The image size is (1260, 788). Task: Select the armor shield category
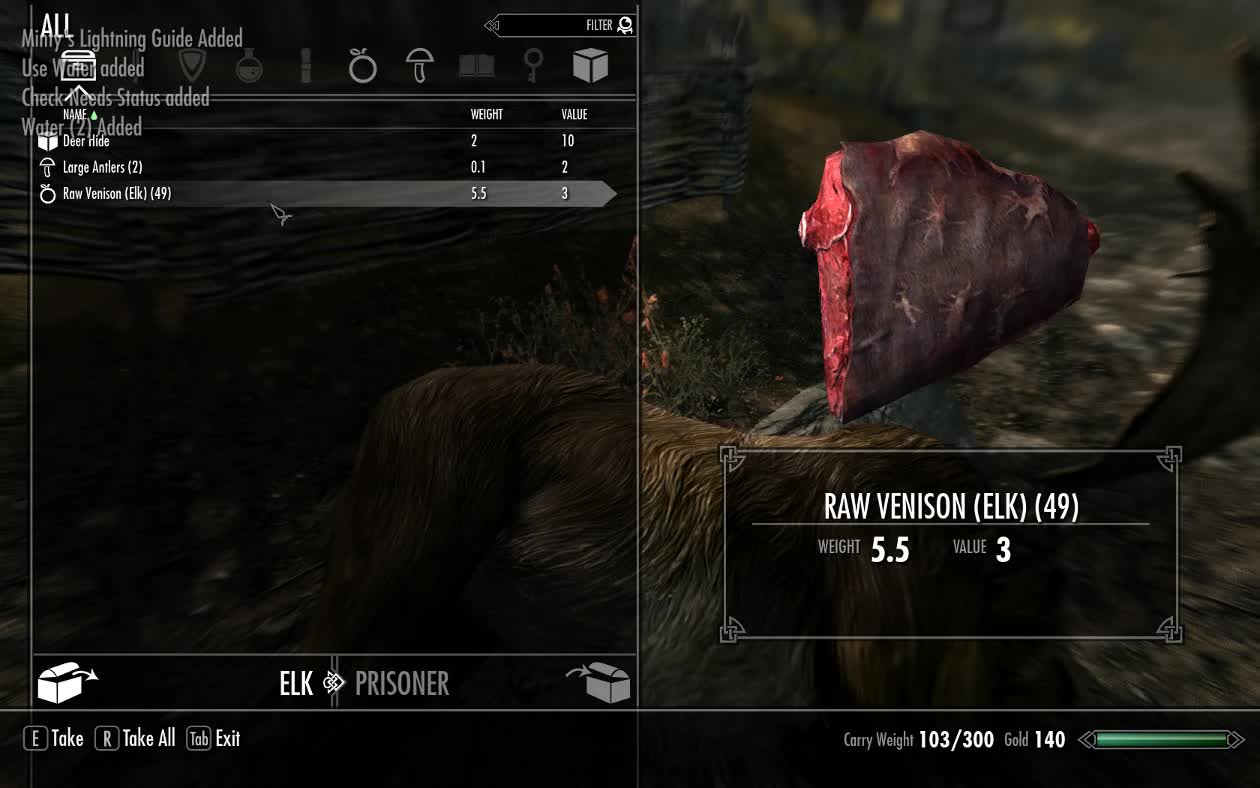(x=191, y=66)
